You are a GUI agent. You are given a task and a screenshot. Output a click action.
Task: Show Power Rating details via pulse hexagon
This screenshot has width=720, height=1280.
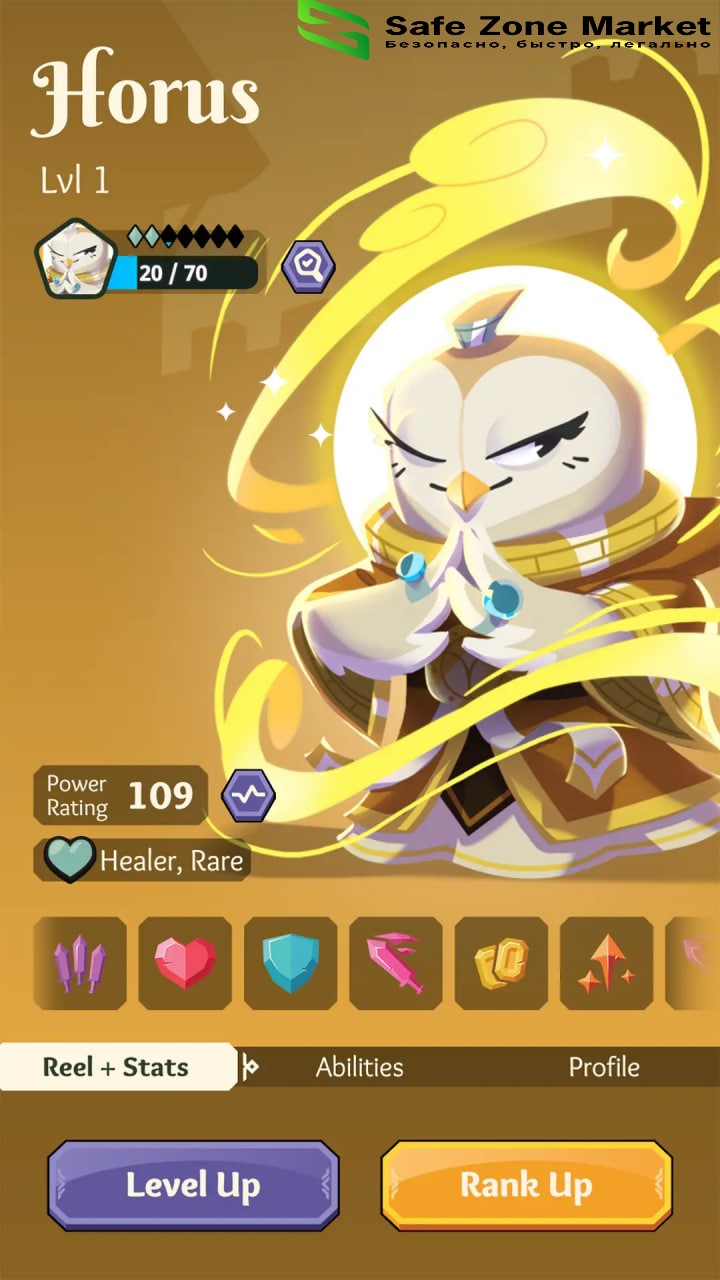tap(248, 796)
